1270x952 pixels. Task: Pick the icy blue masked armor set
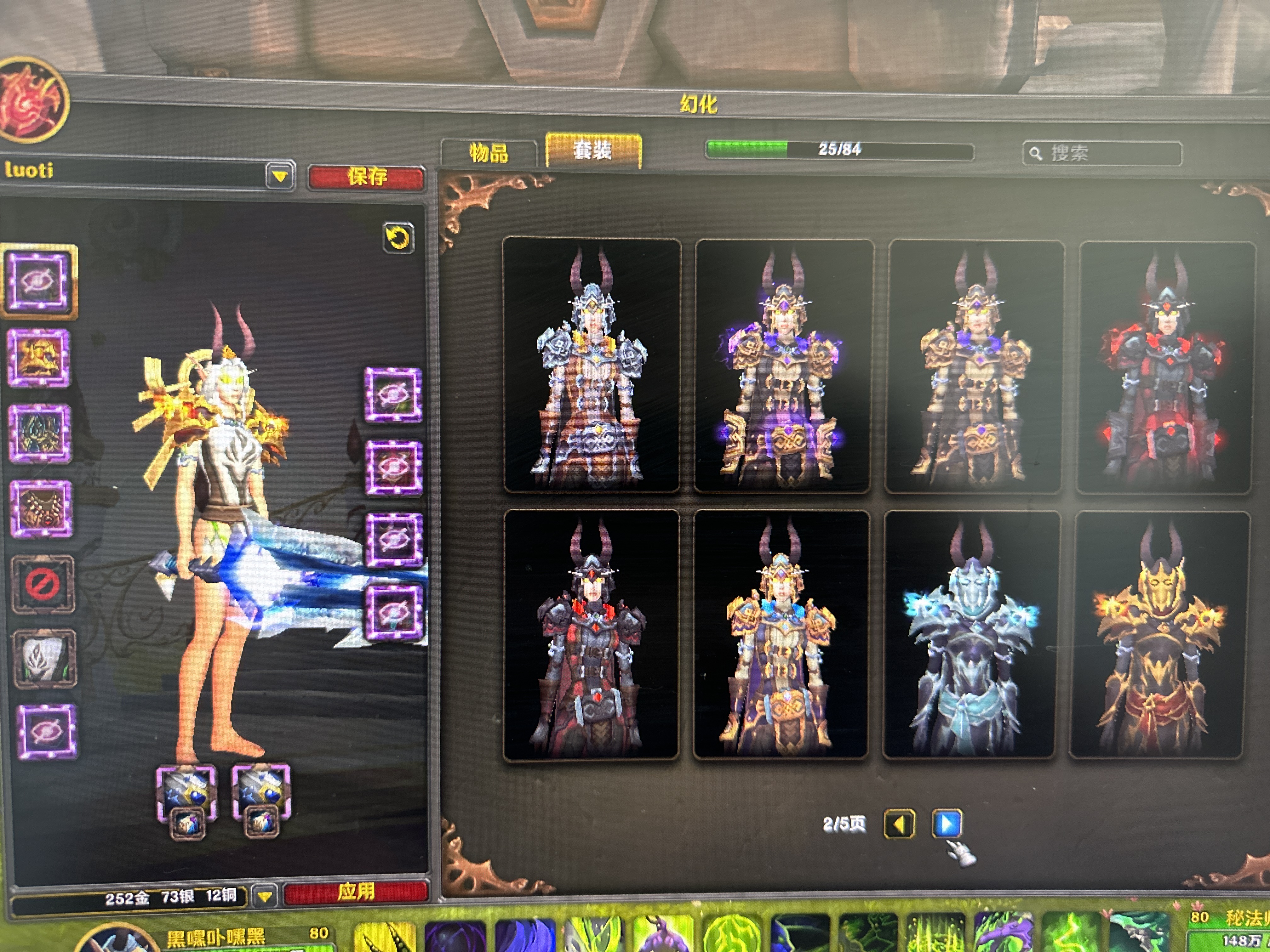coord(970,635)
